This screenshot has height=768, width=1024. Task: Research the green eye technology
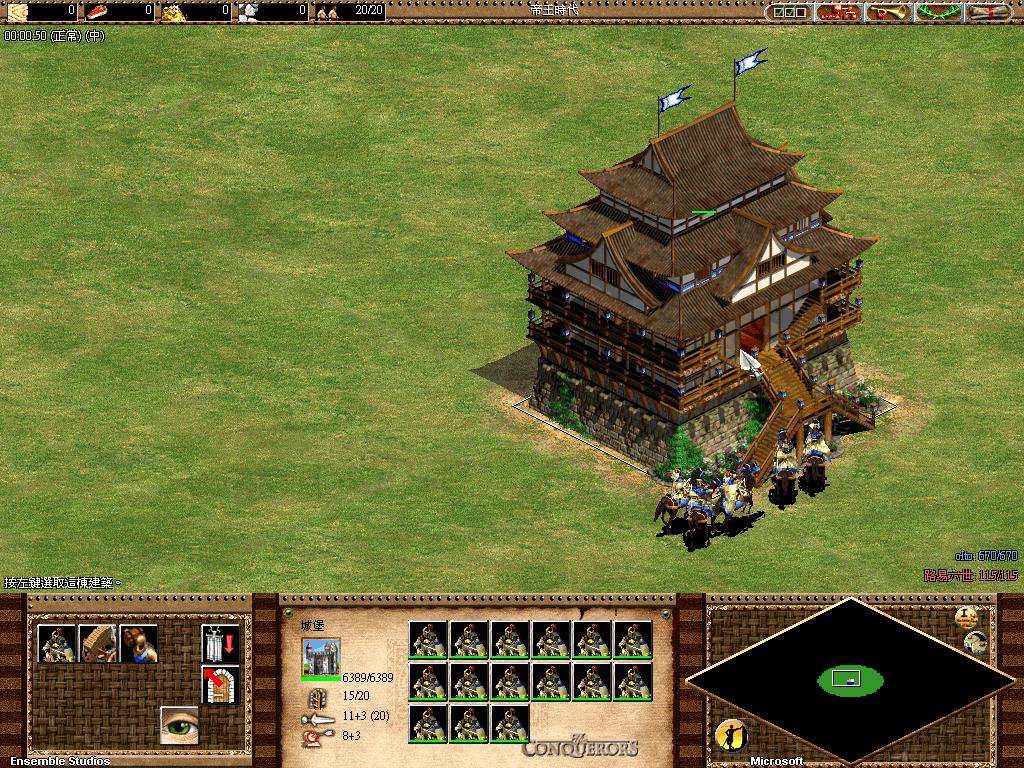click(x=179, y=725)
